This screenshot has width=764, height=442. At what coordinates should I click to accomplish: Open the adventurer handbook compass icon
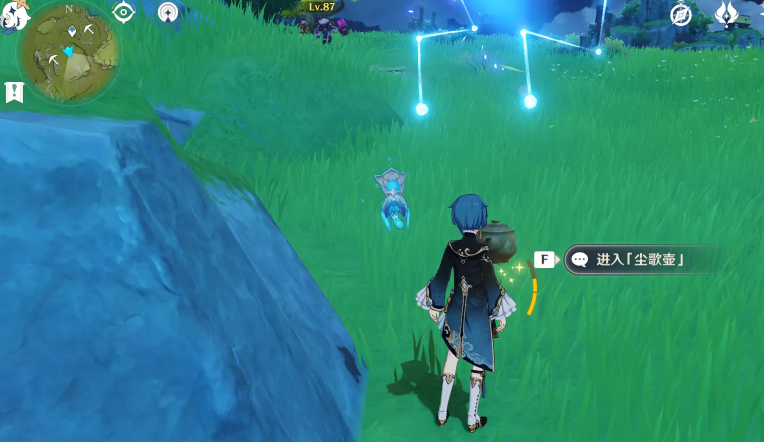click(681, 13)
